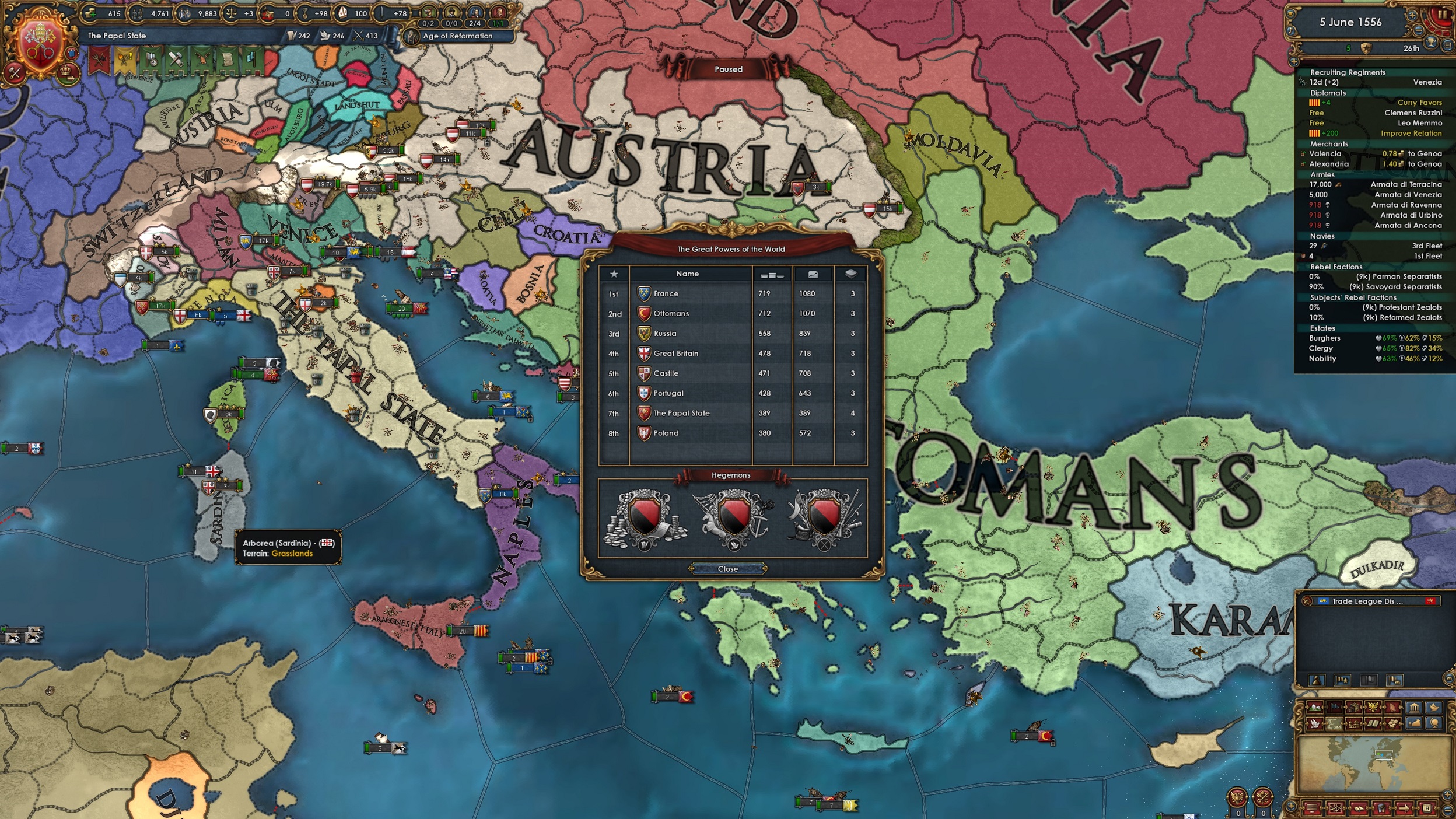Increase game speed with the plus icon
Image resolution: width=1456 pixels, height=819 pixels.
(1413, 15)
